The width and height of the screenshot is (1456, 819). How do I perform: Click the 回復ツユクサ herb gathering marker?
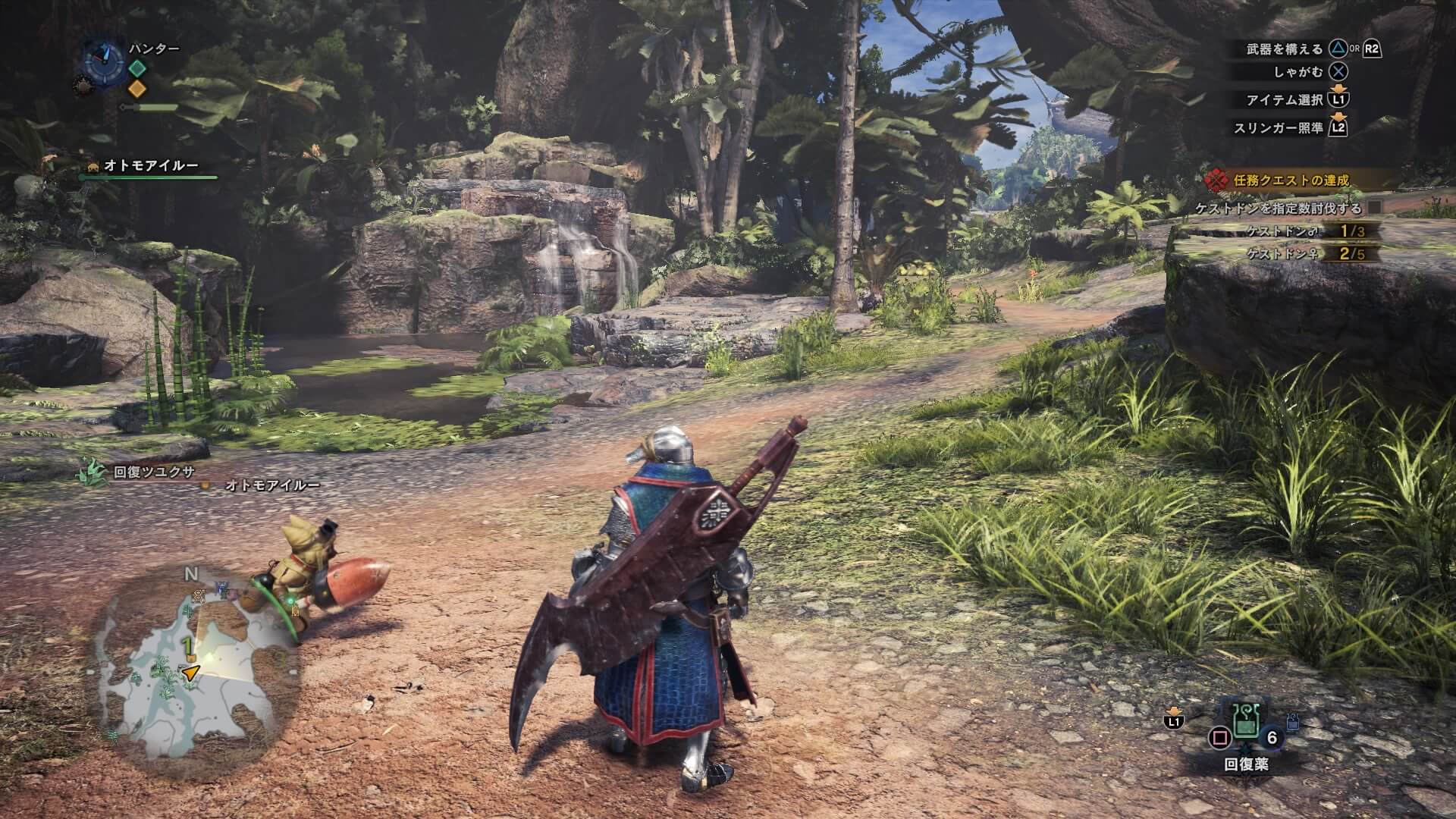pos(94,472)
